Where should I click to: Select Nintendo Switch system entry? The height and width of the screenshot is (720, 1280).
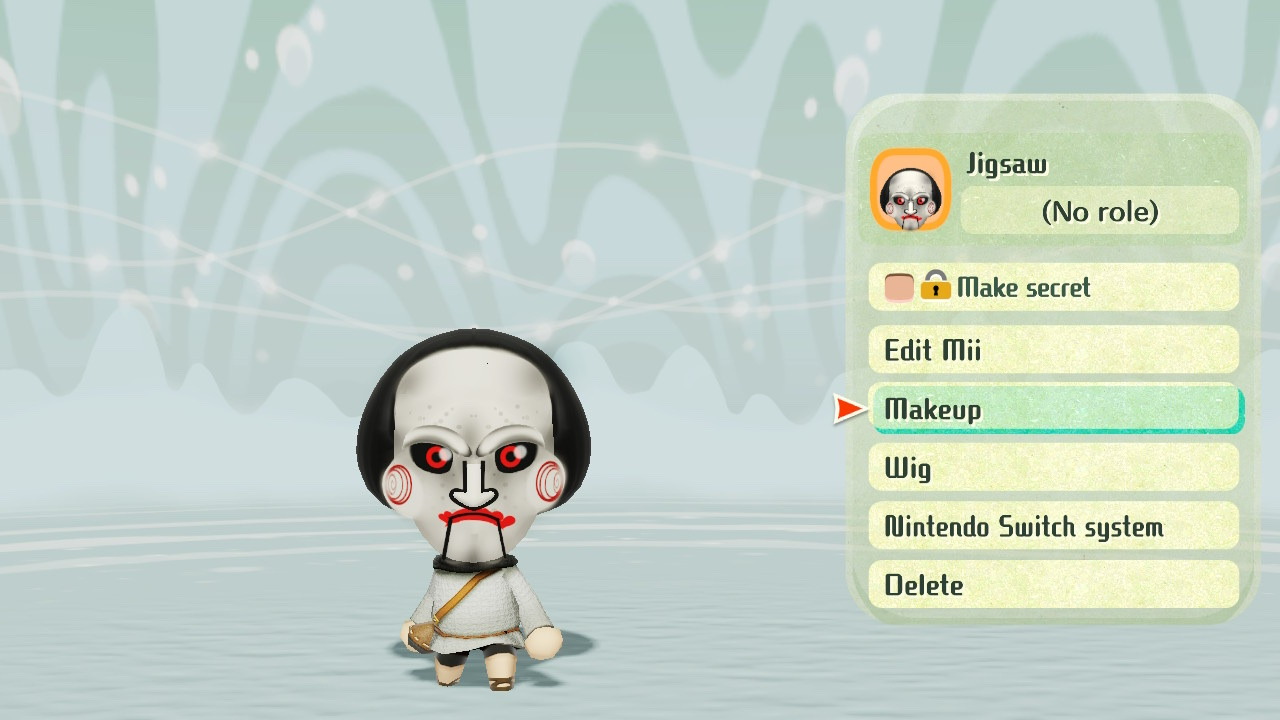coord(1053,527)
